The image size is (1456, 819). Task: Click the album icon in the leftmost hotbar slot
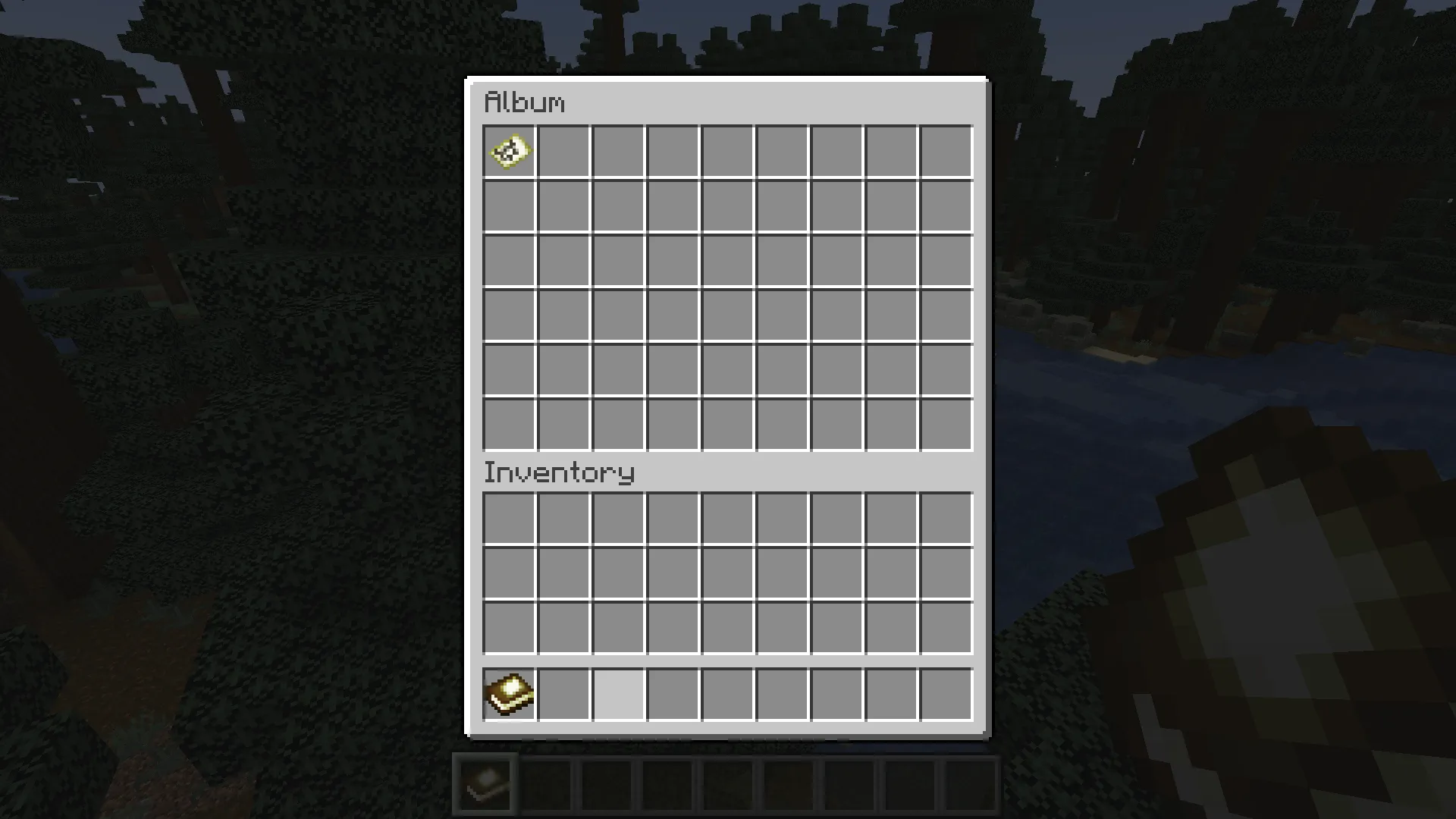(484, 782)
